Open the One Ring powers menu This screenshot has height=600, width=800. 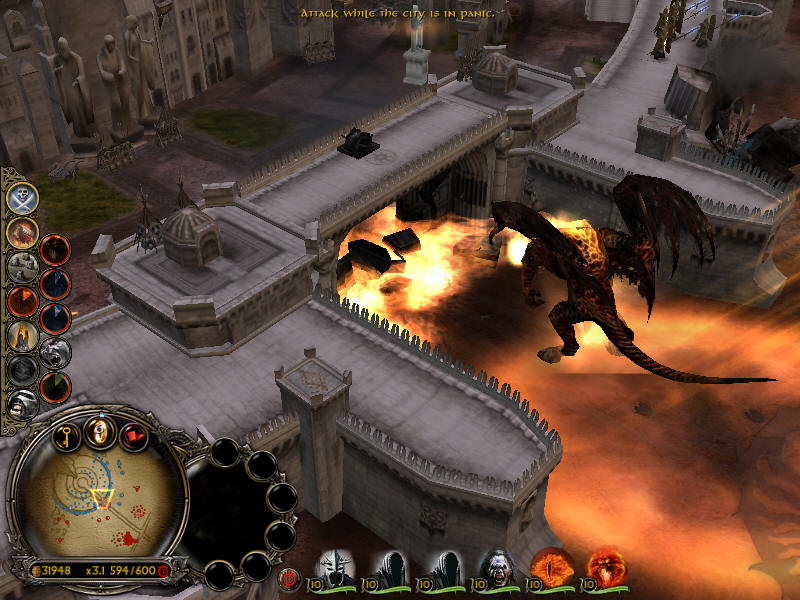coord(101,432)
